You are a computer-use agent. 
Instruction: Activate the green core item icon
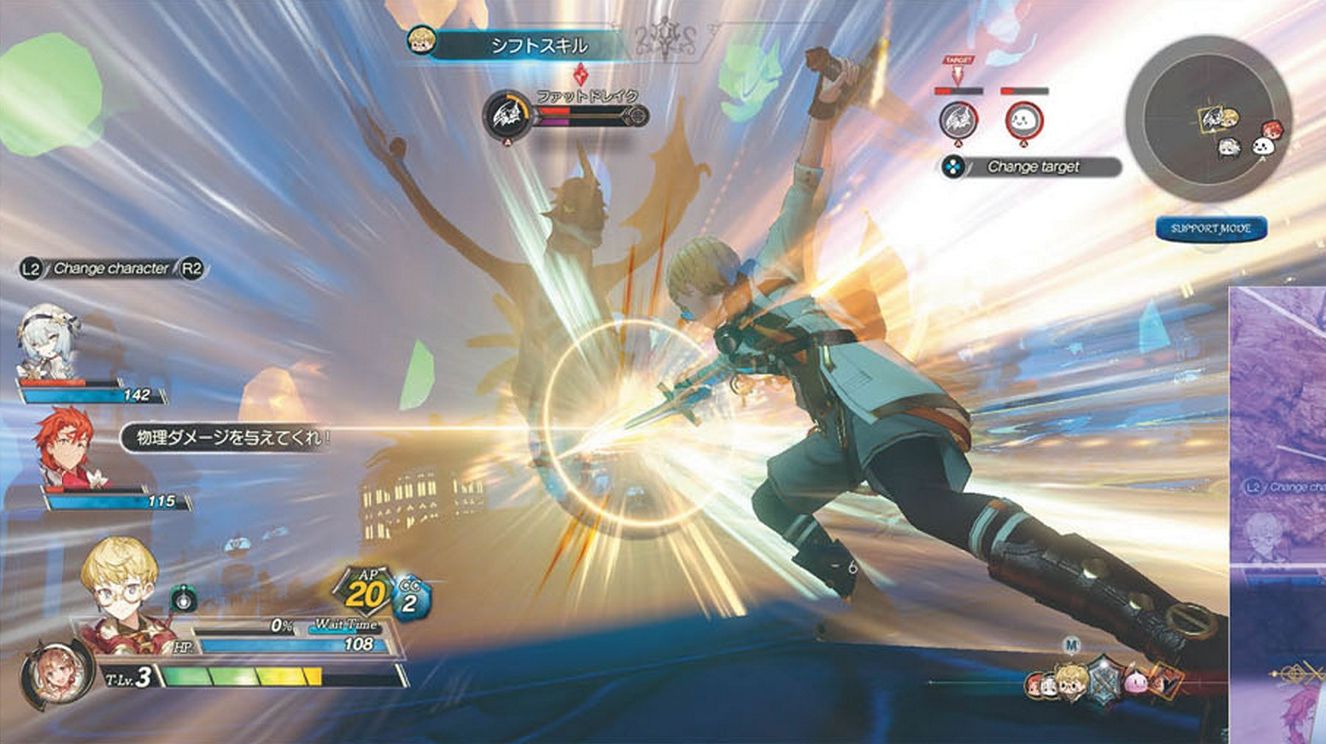183,599
